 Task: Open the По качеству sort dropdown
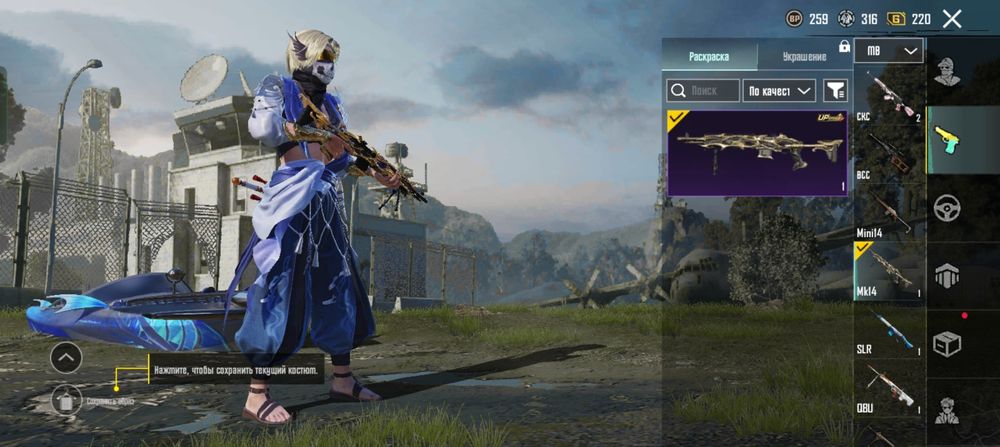(781, 91)
